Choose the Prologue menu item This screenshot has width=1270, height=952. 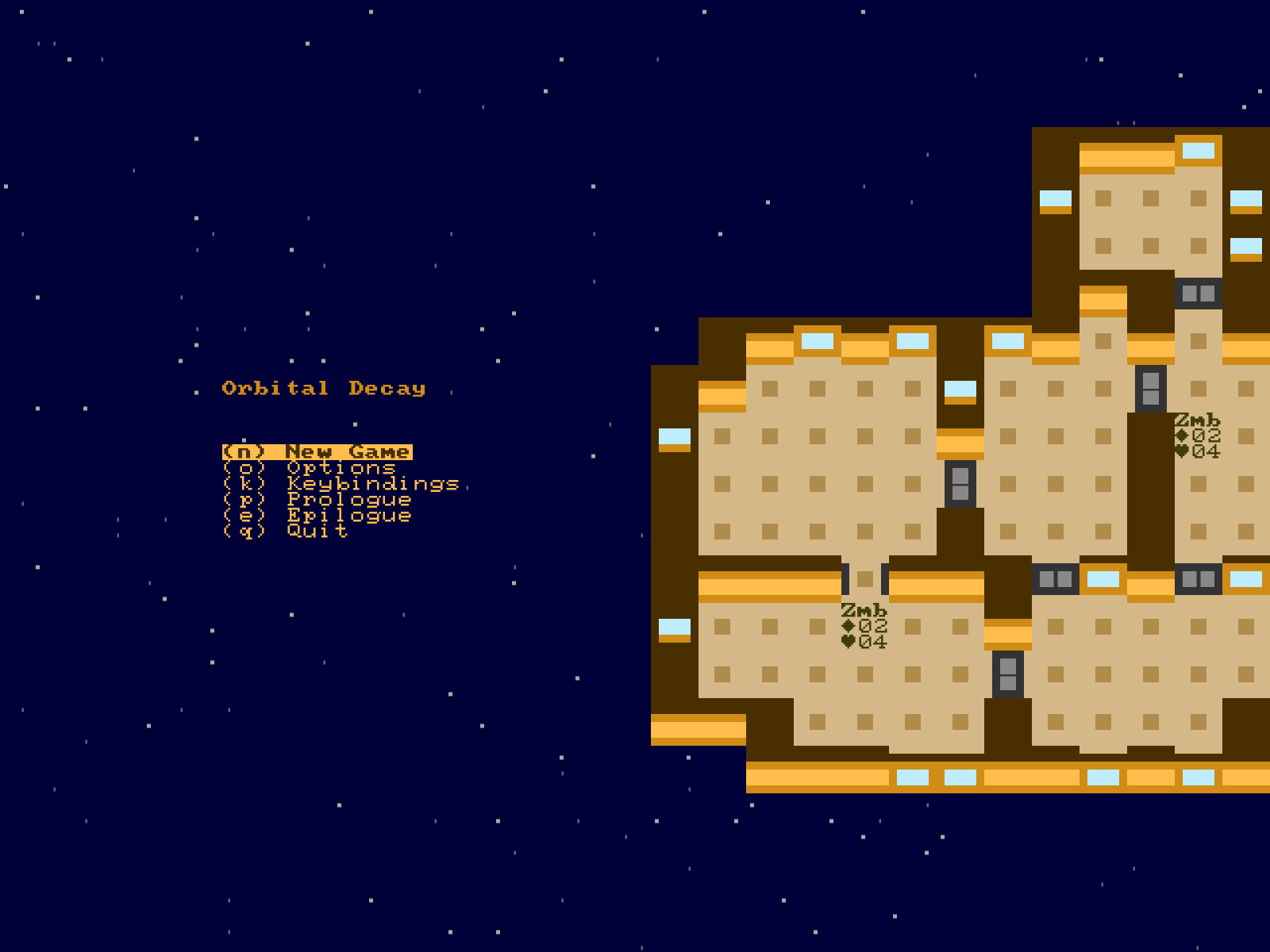click(x=317, y=500)
